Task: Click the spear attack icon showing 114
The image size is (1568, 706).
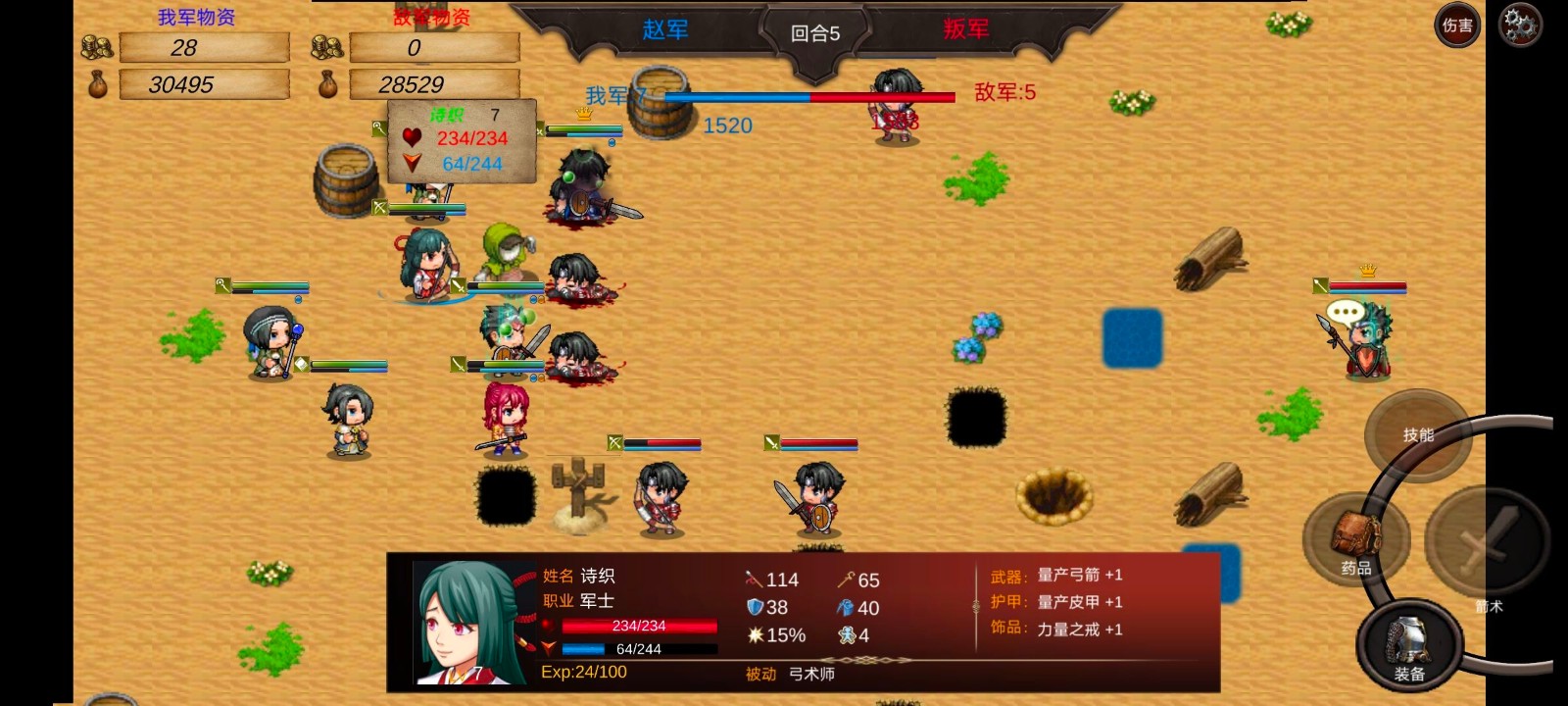Action: coord(753,580)
